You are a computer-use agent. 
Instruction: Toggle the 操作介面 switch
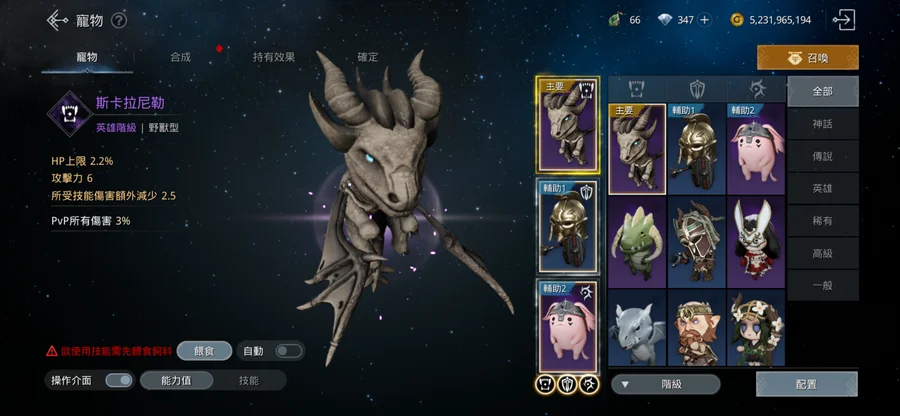click(x=118, y=380)
